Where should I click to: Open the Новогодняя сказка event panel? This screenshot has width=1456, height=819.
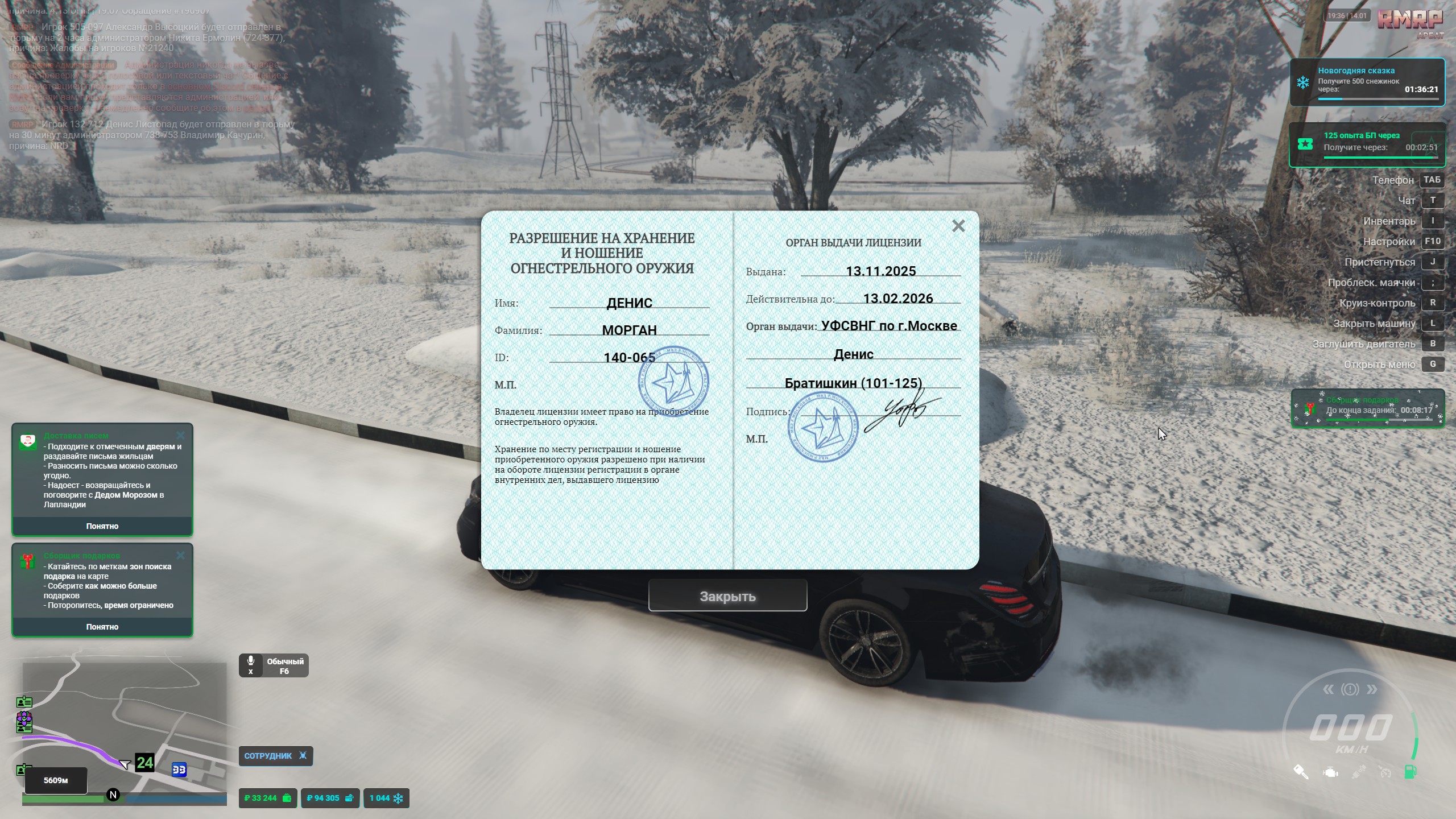(x=1367, y=82)
